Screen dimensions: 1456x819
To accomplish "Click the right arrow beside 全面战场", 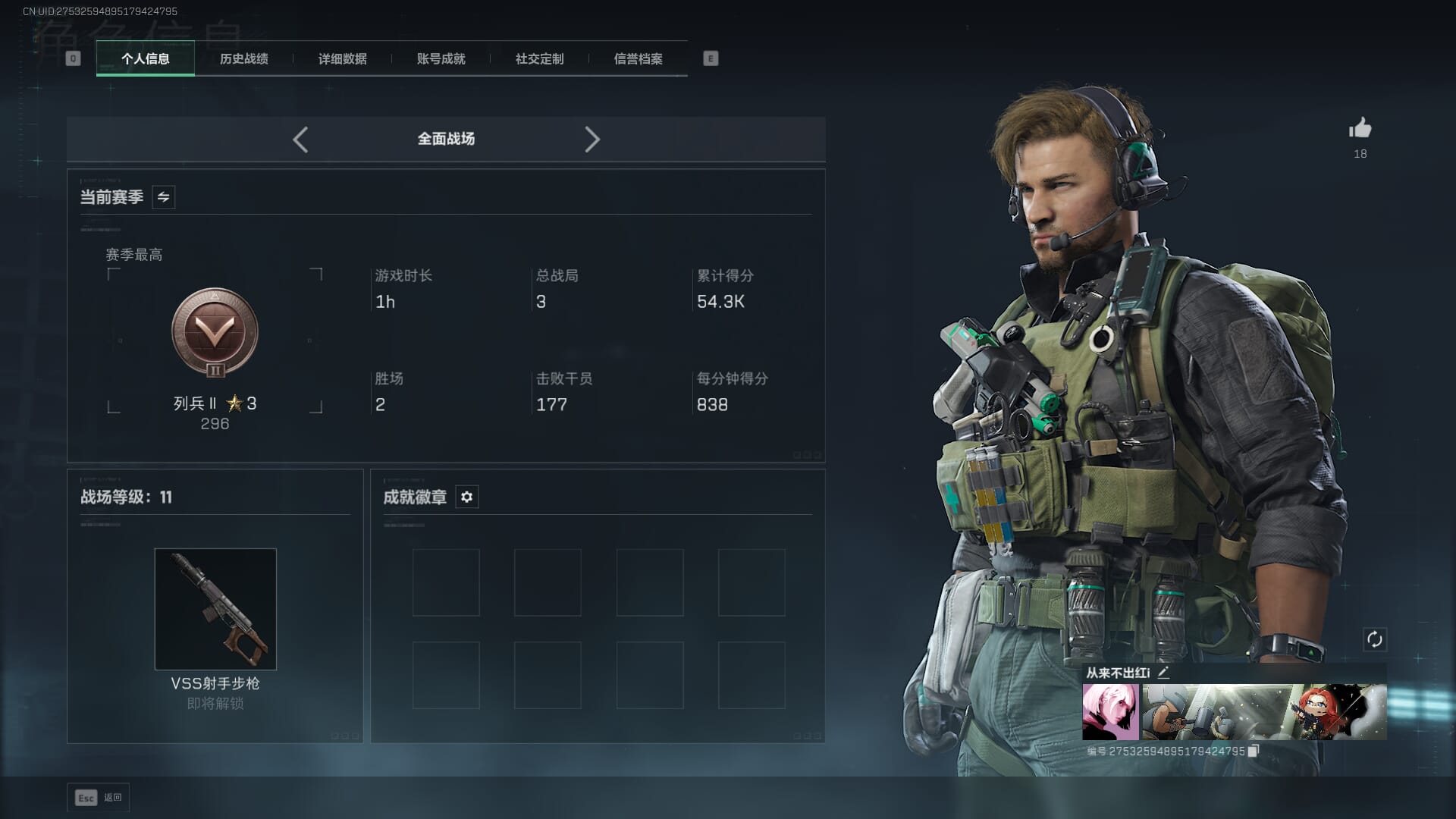I will tap(592, 140).
